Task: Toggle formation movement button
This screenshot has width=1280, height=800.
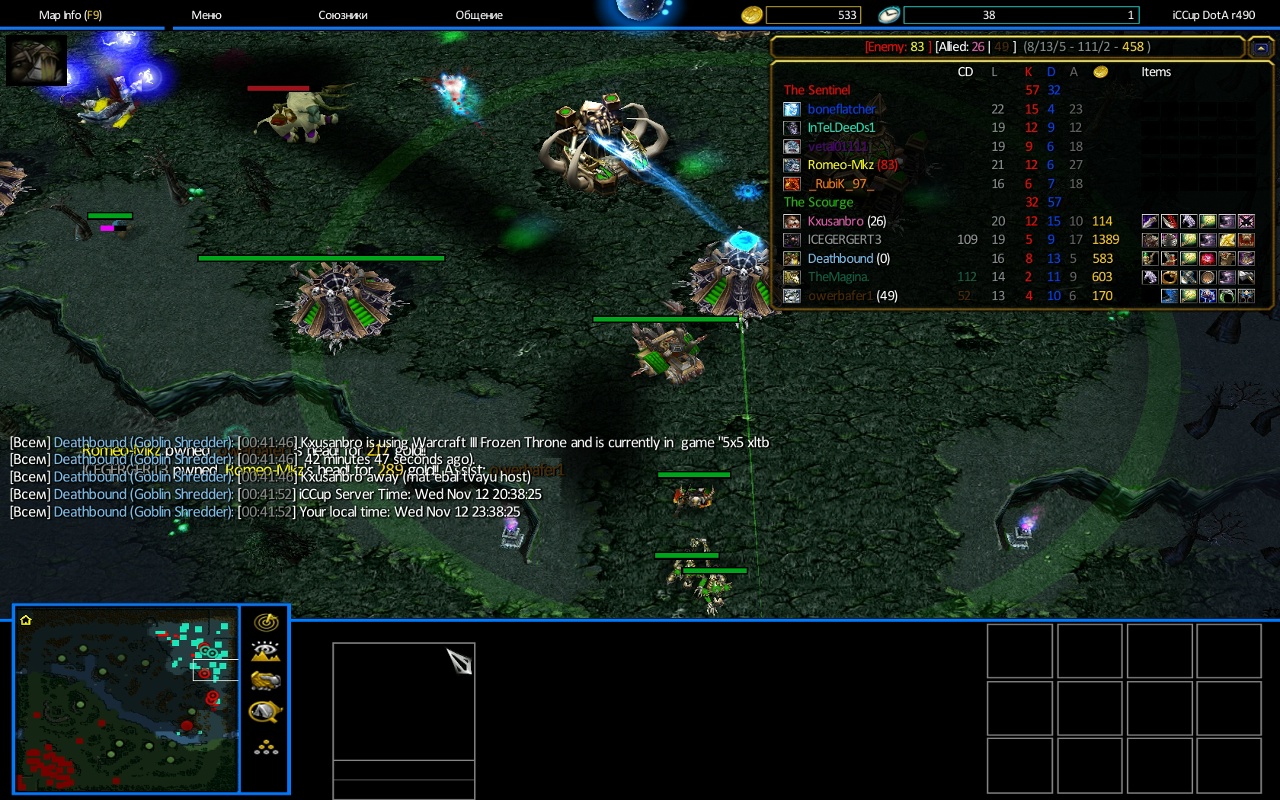Action: point(265,746)
